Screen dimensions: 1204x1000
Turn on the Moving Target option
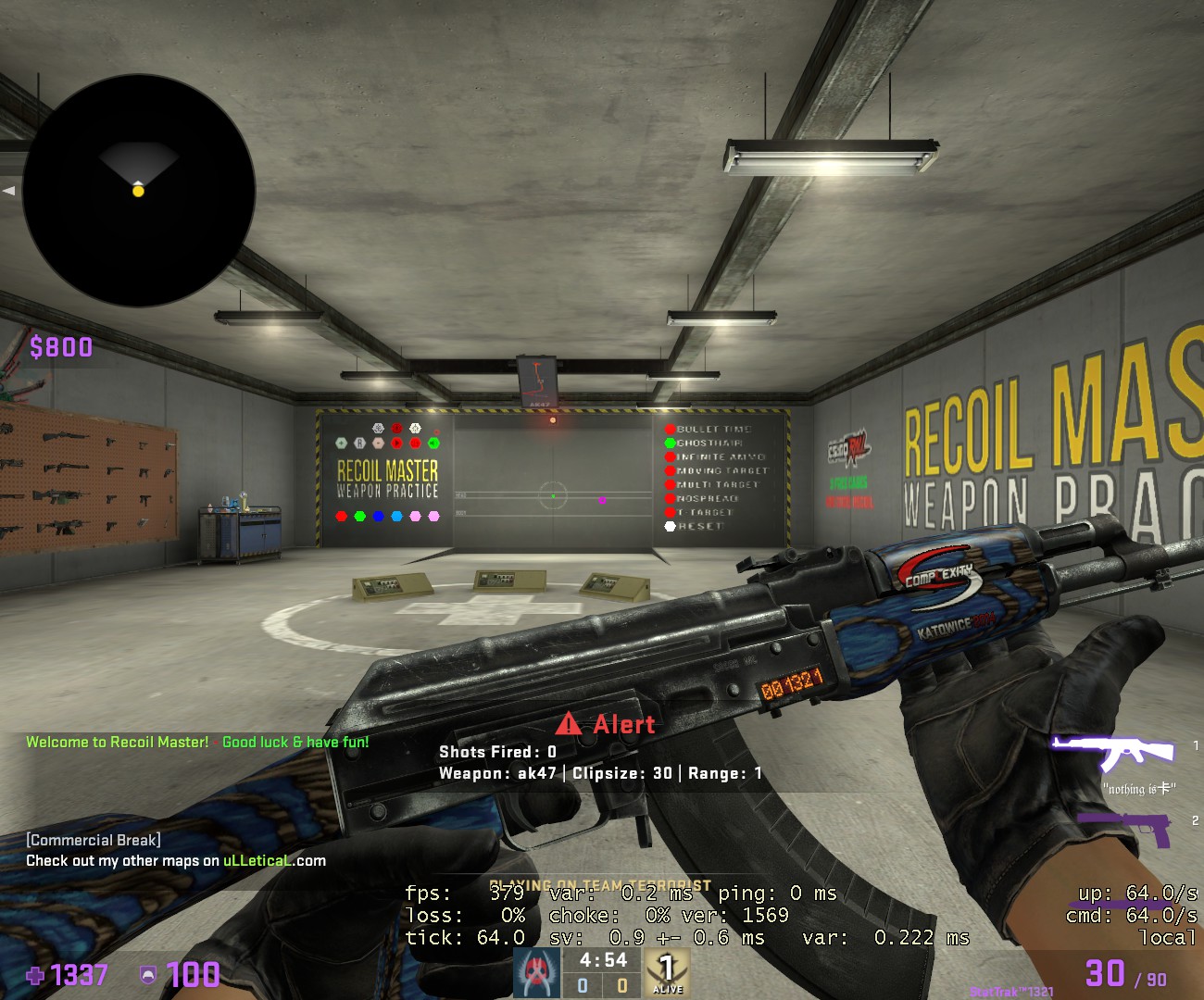(x=671, y=470)
